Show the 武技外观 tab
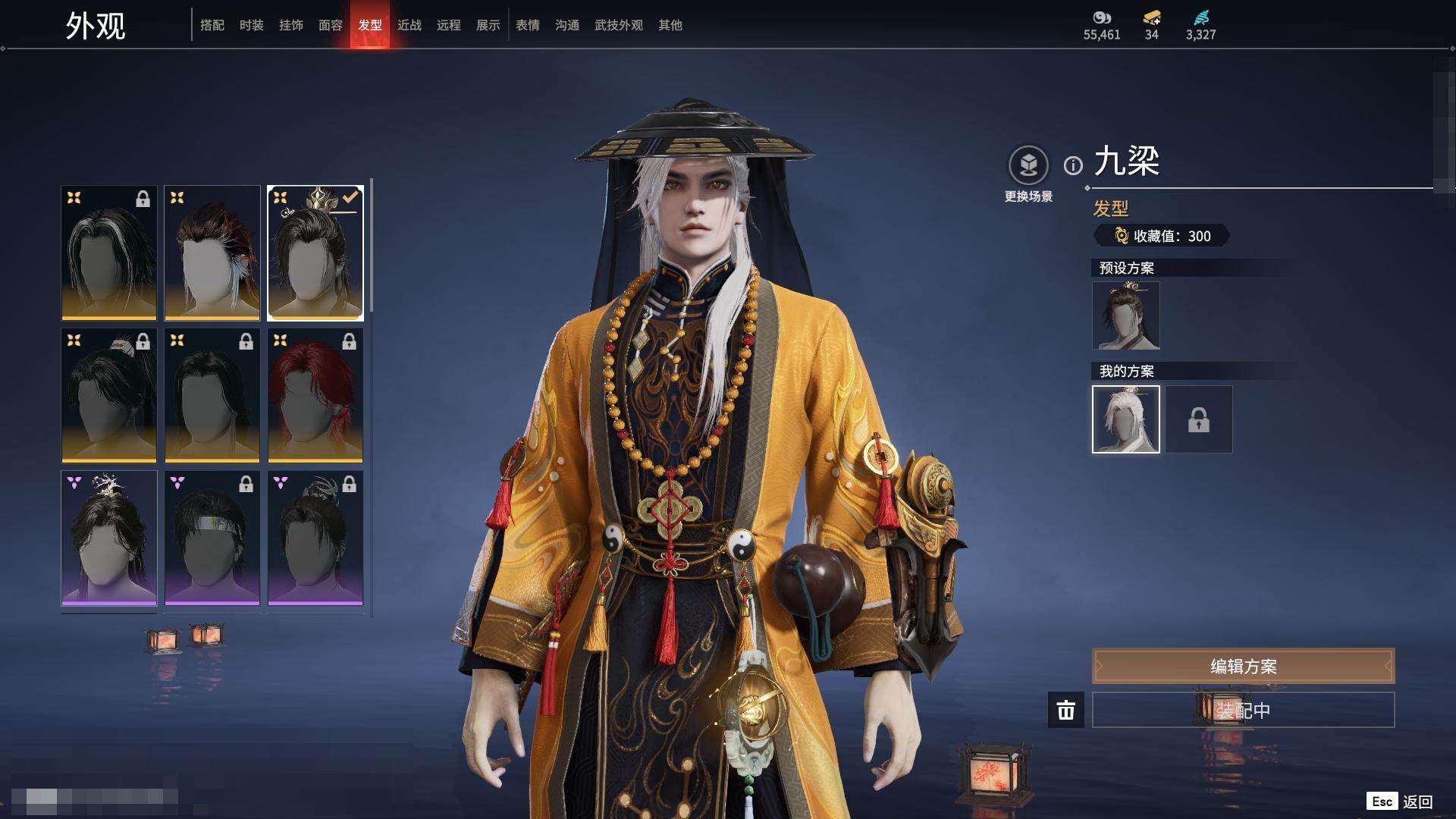This screenshot has width=1456, height=819. 619,25
